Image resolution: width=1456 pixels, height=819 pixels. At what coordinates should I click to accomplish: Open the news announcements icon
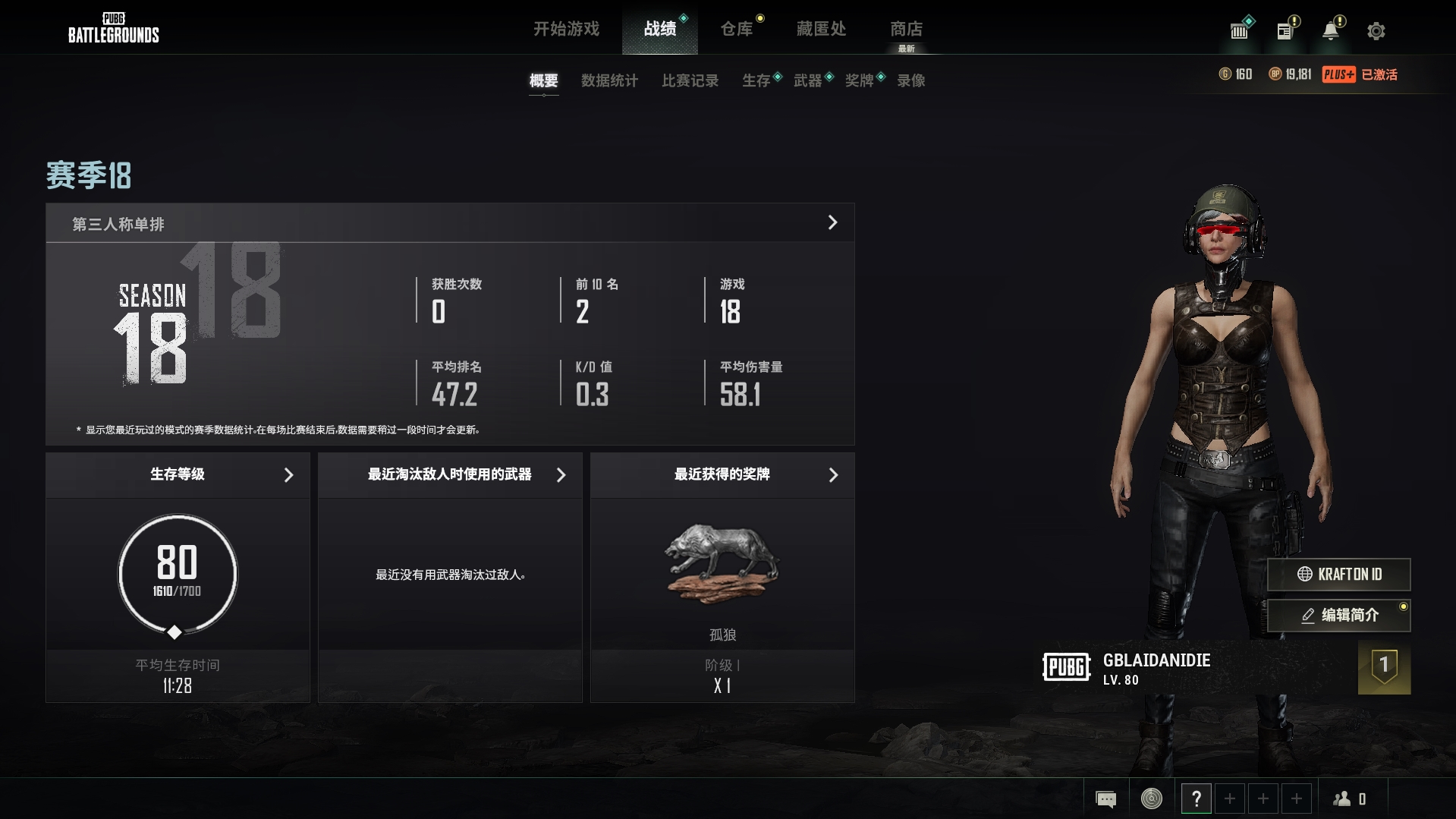tap(1285, 30)
